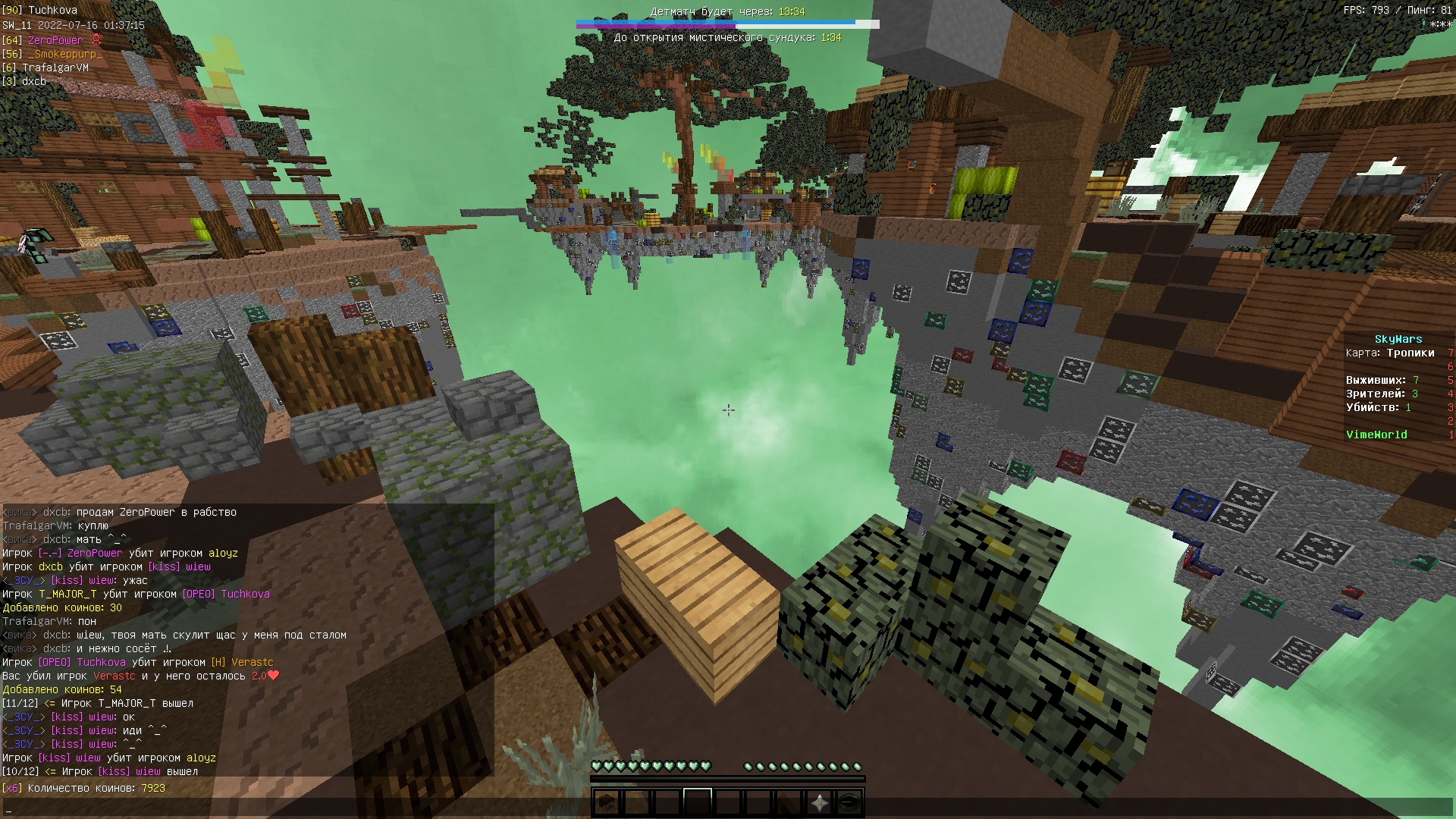
Task: Click the highlighted empty hotbar slot
Action: [x=697, y=802]
